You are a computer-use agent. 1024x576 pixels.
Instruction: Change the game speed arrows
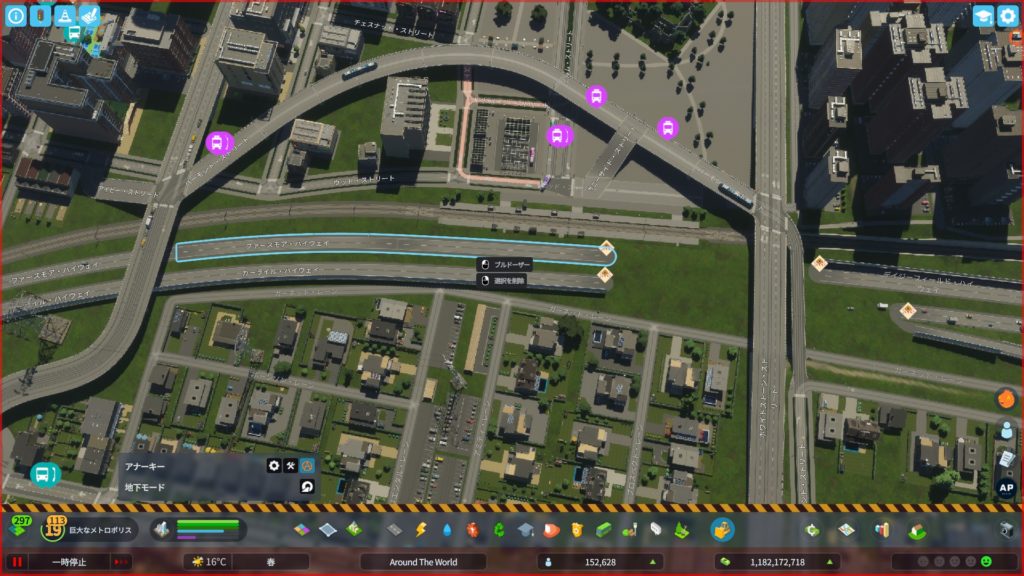[122, 562]
